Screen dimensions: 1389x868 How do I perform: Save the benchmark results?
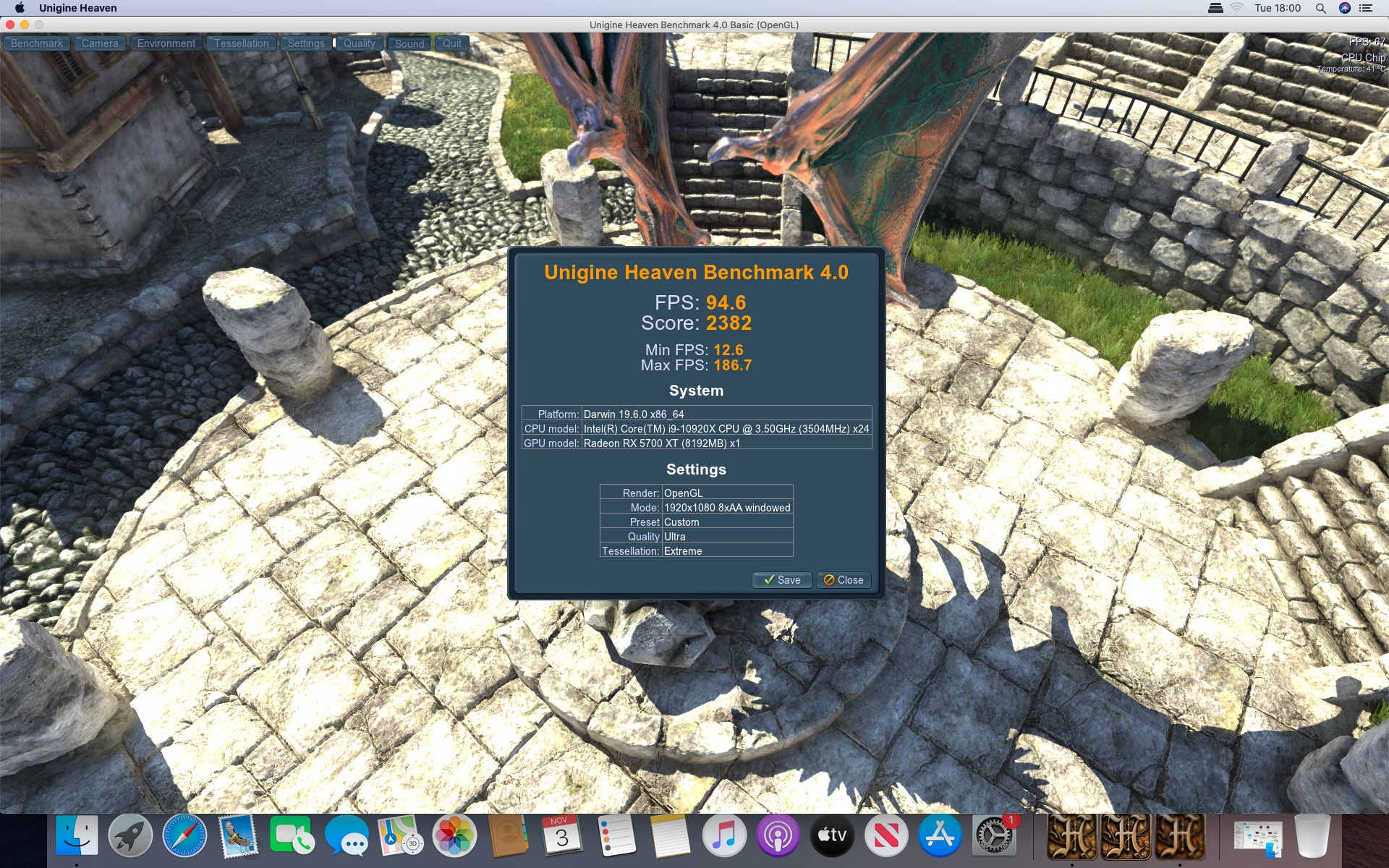782,580
